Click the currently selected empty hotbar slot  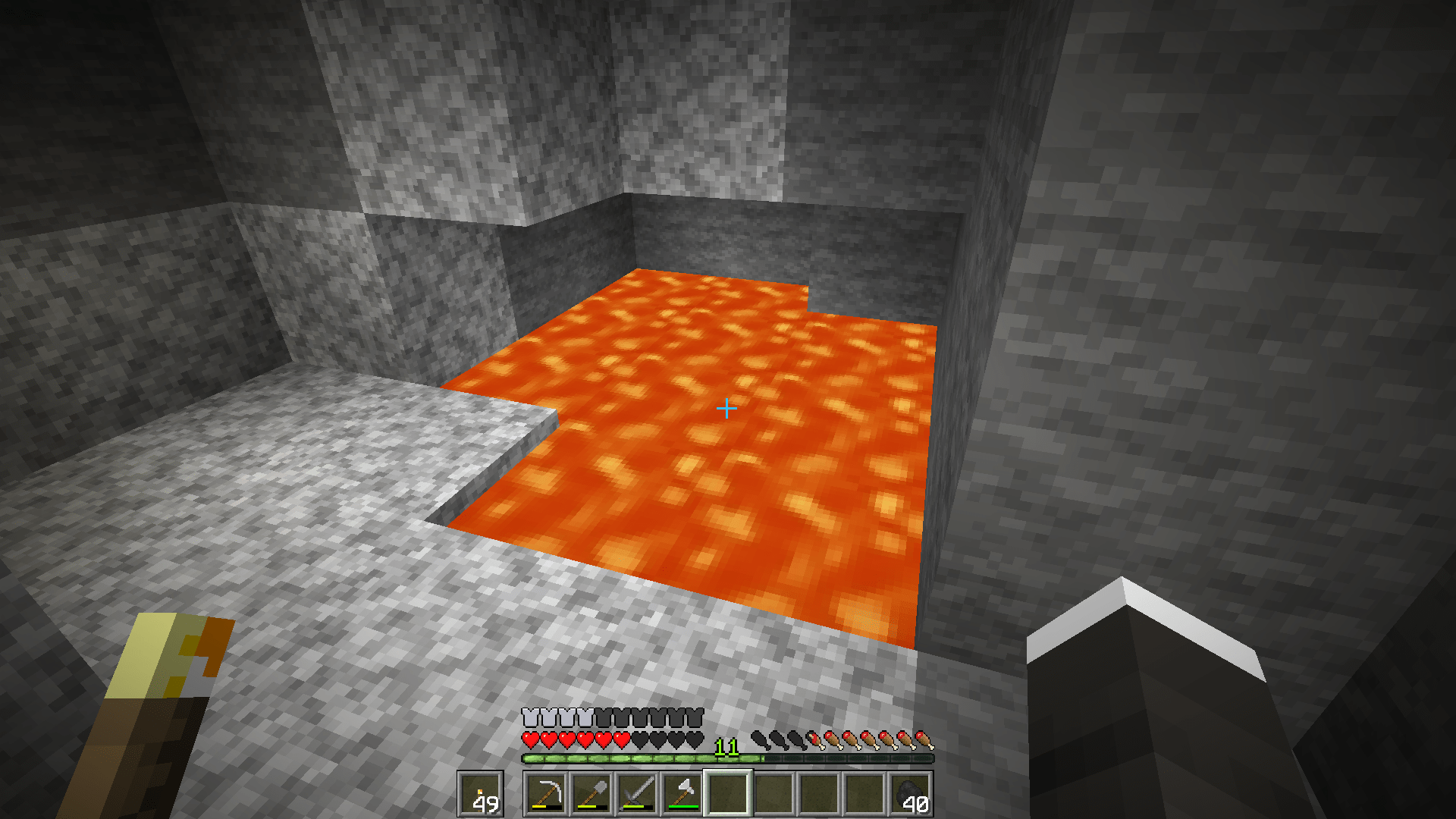pos(727,792)
